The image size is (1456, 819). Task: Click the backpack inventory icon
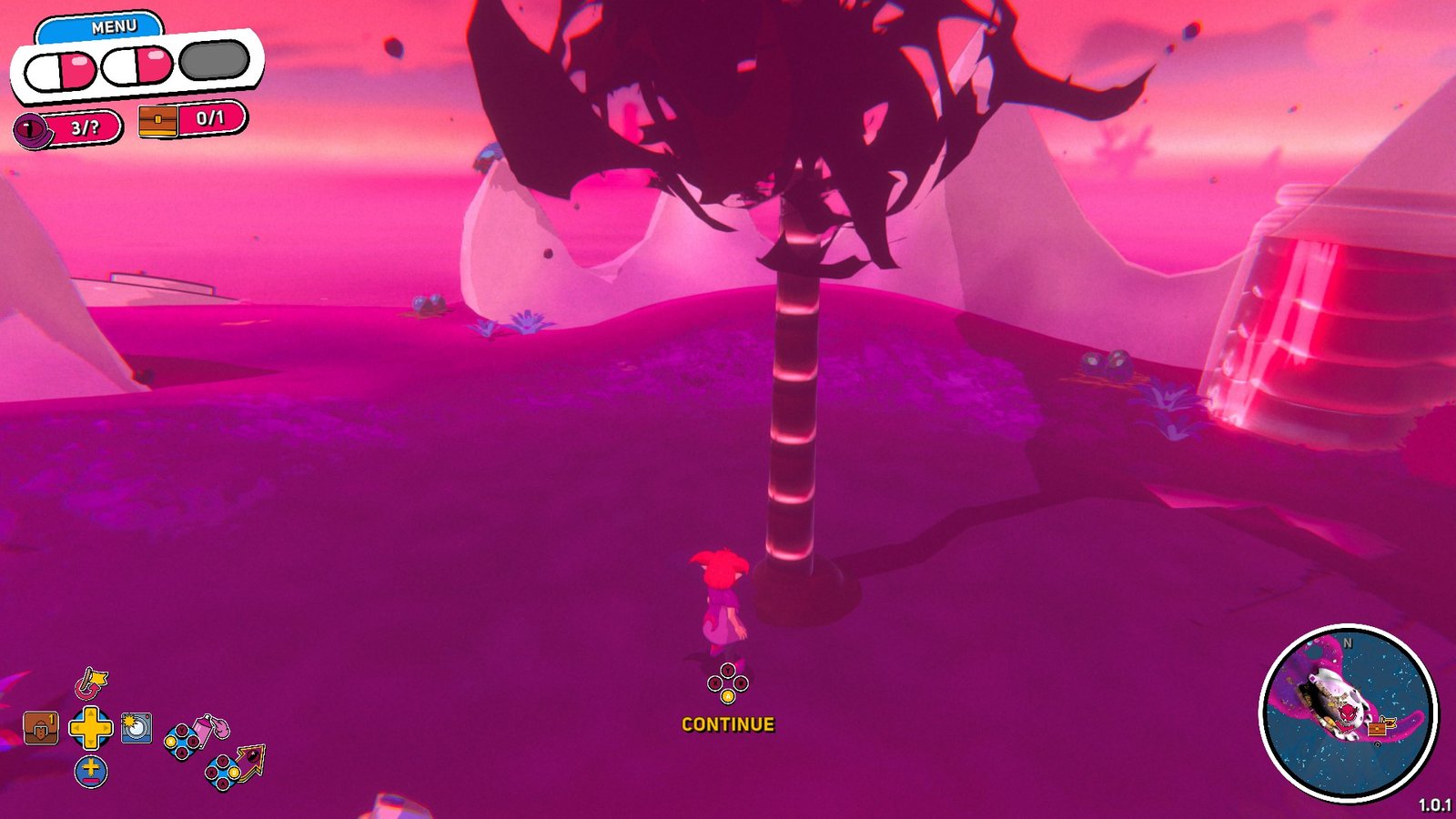click(x=39, y=727)
